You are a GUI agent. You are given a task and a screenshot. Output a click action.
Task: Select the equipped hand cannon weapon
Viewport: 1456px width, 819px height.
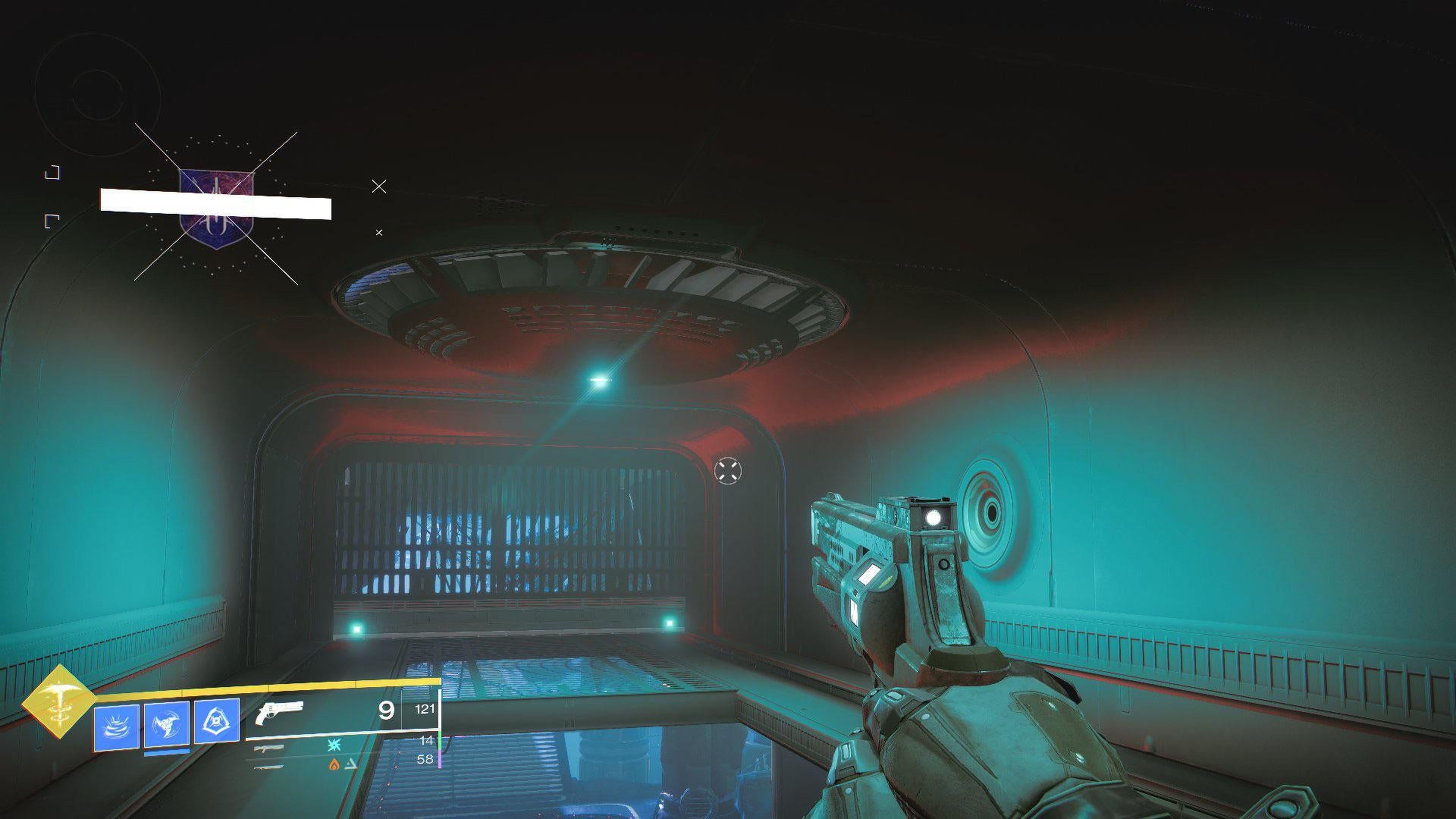(x=279, y=712)
